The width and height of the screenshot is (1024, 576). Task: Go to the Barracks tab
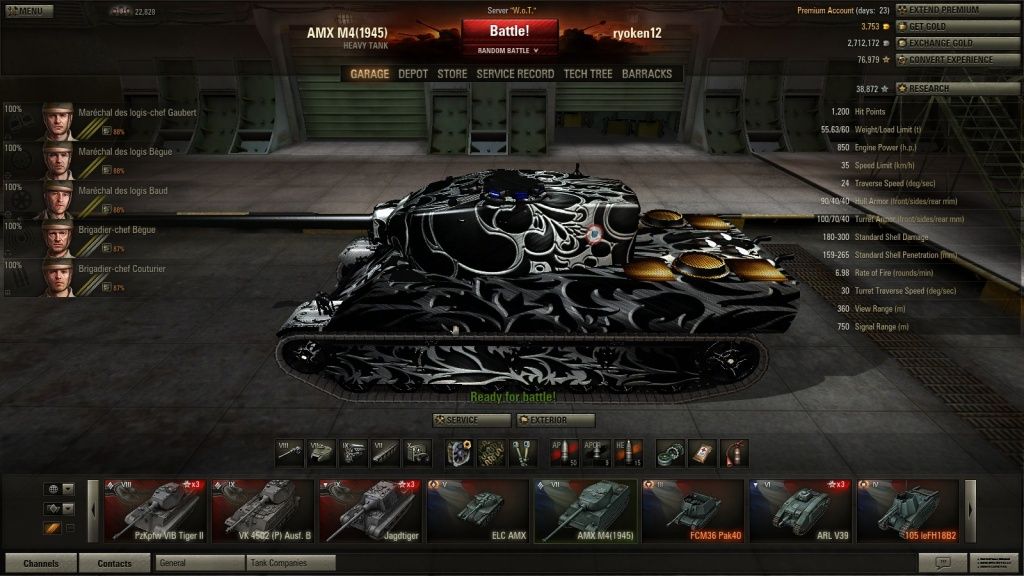pyautogui.click(x=647, y=74)
